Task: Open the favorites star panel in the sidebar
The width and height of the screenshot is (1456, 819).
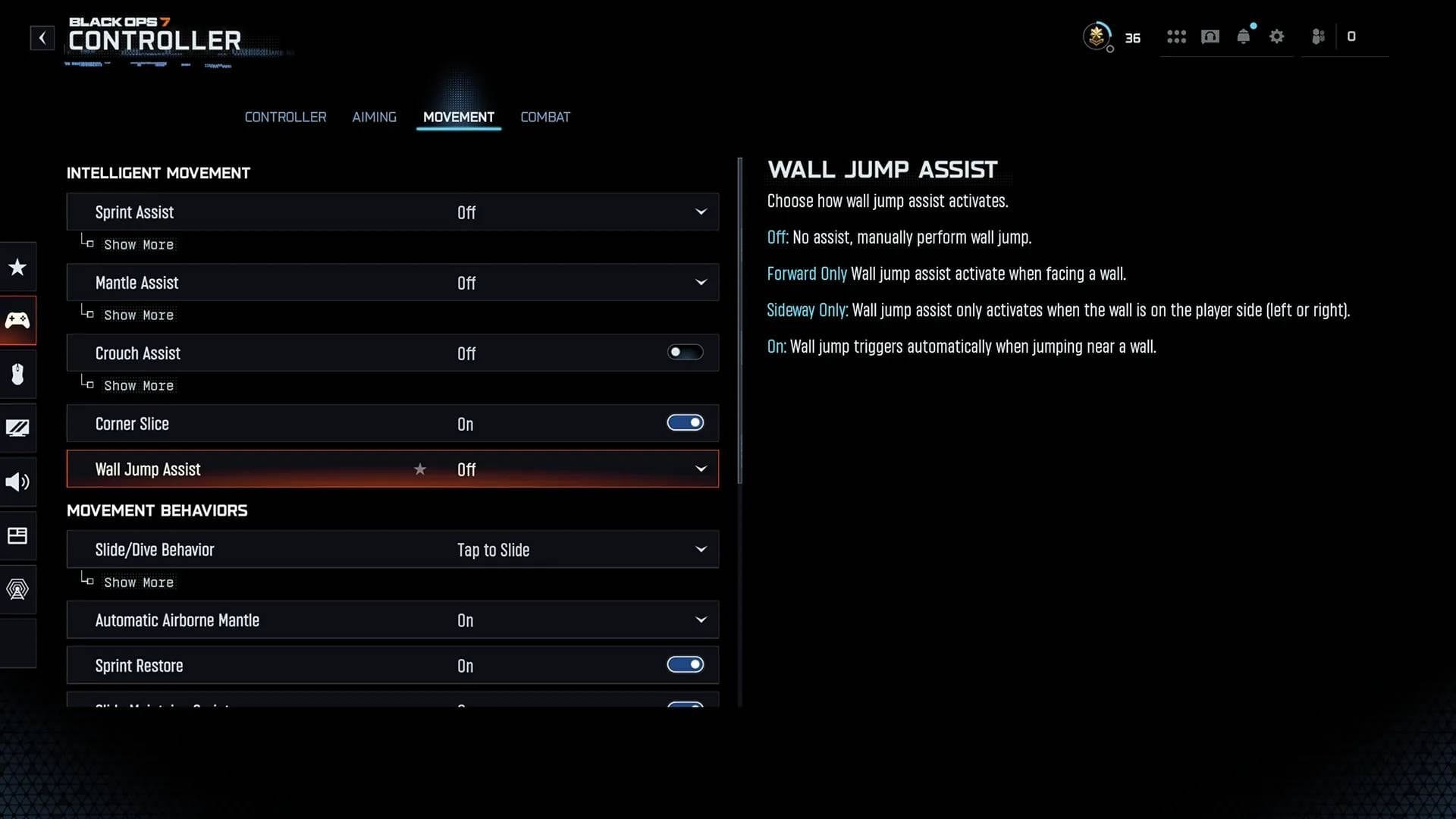Action: click(17, 267)
